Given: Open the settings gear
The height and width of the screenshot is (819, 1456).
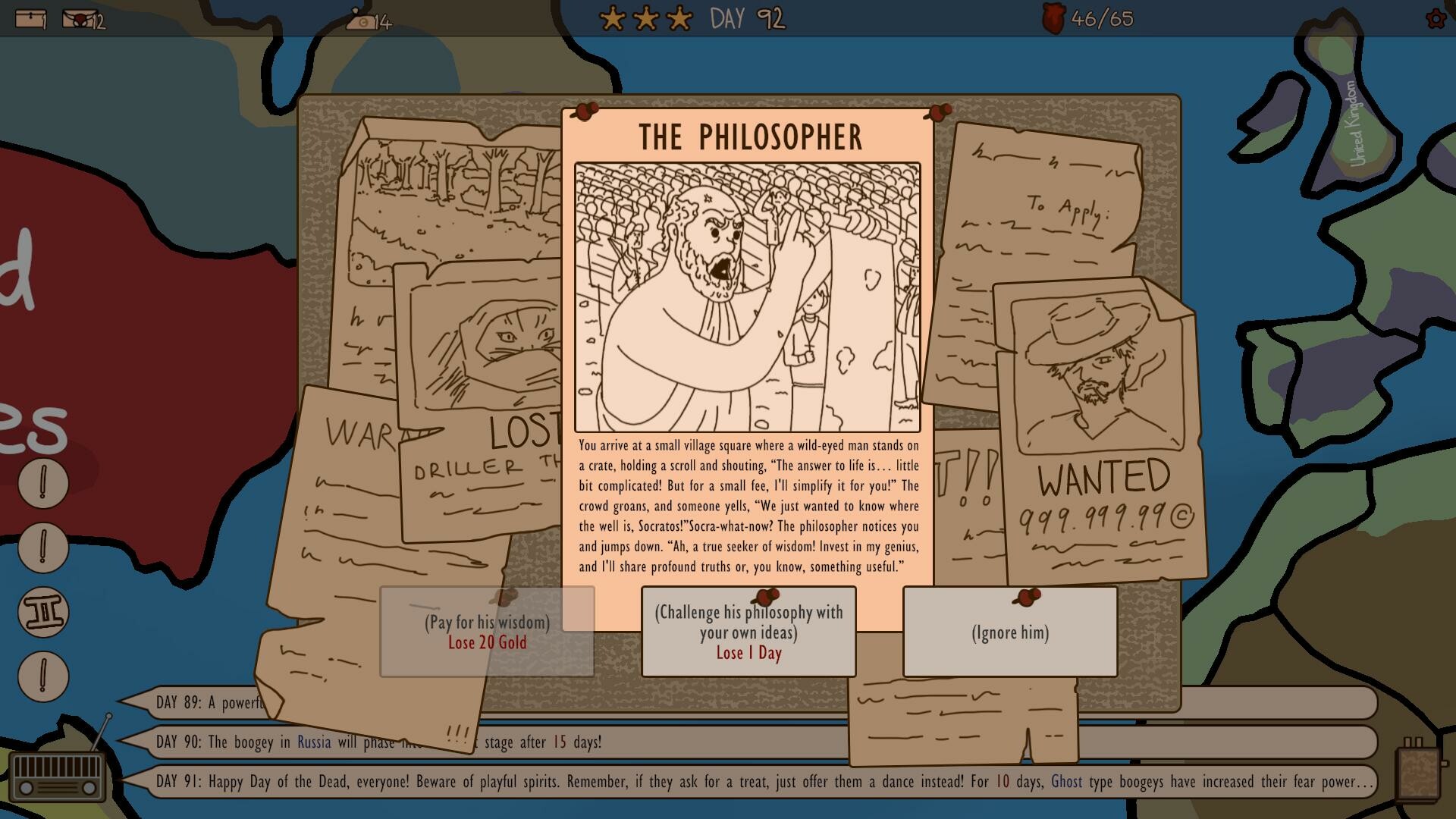Looking at the screenshot, I should [x=1435, y=20].
